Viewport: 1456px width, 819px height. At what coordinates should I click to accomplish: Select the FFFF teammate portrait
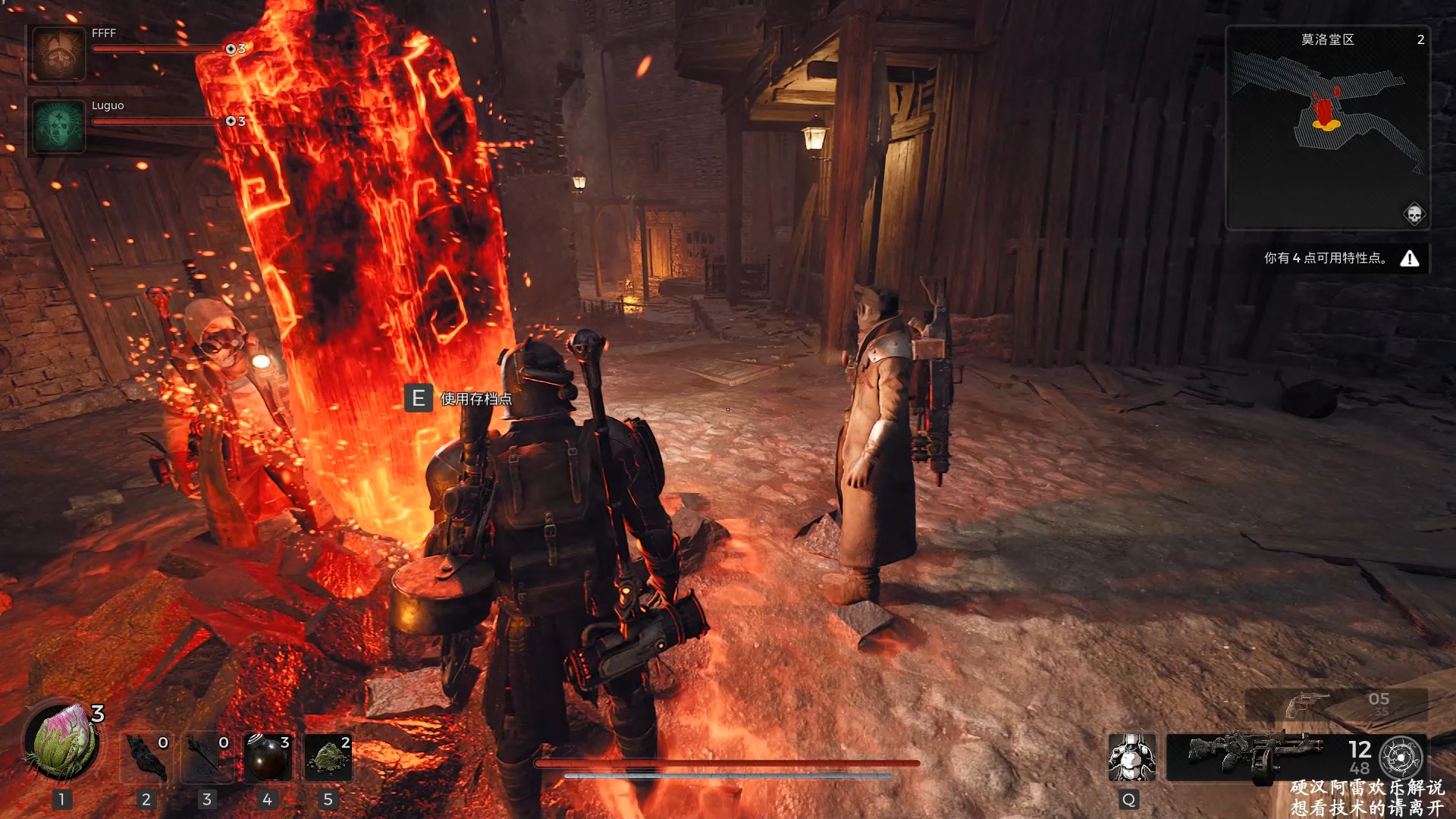click(x=58, y=54)
